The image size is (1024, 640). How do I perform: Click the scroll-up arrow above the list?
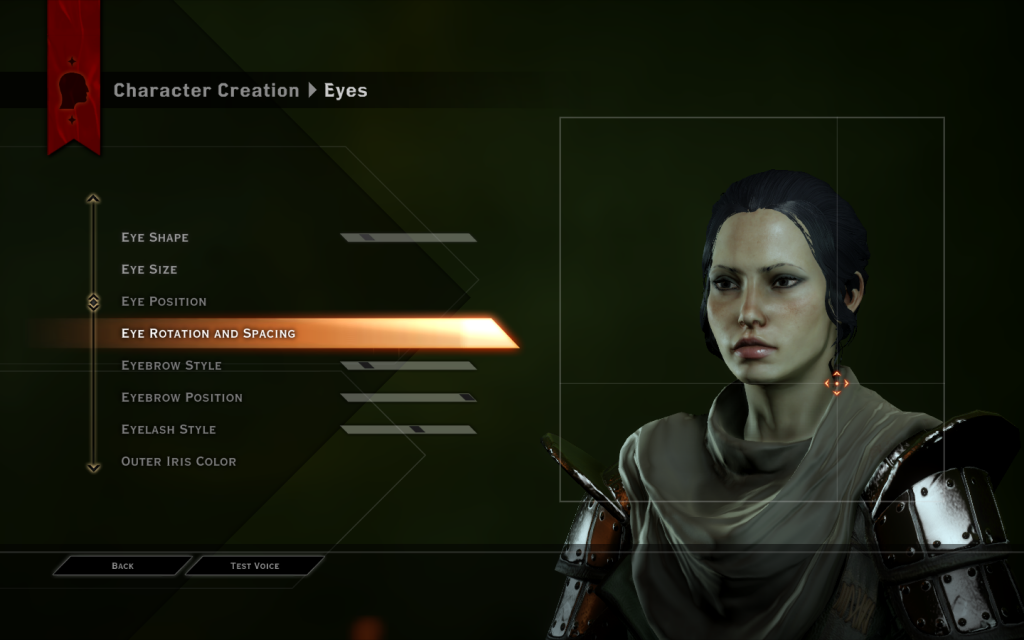point(93,199)
